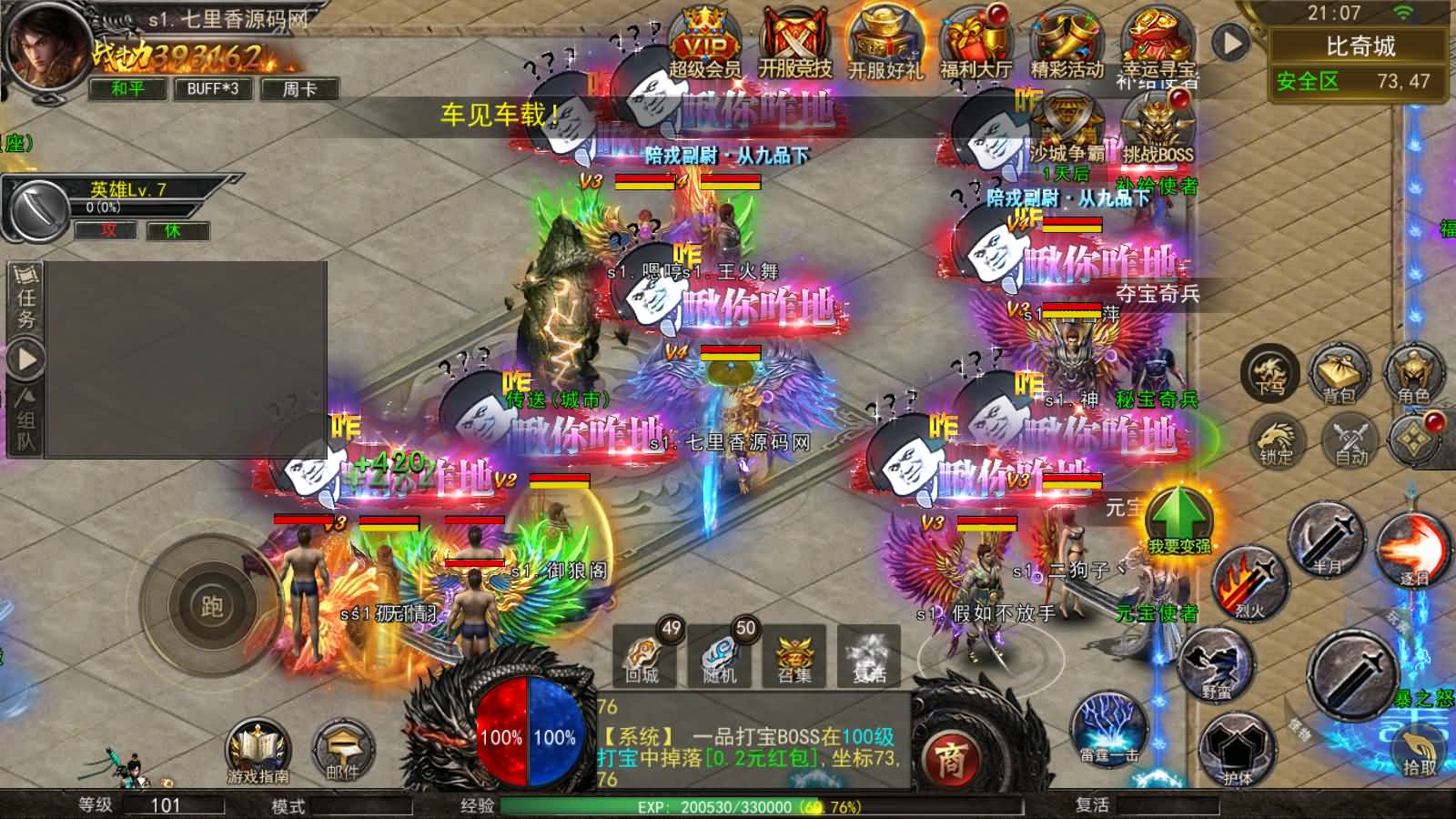This screenshot has height=819, width=1456.
Task: Toggle the 自动 auto-battle button
Action: click(x=1350, y=441)
